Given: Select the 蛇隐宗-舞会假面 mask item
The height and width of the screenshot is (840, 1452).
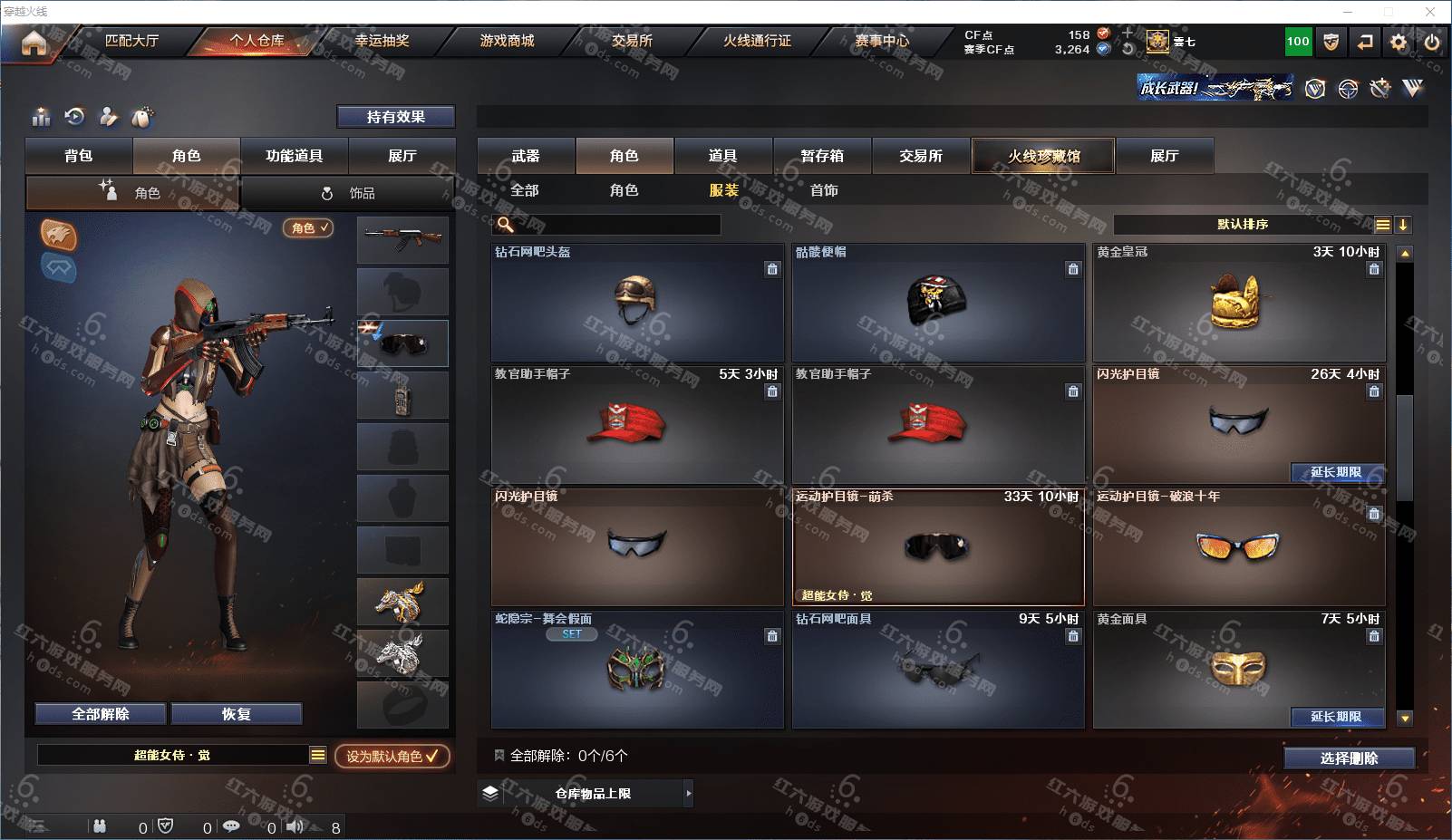Looking at the screenshot, I should click(636, 671).
